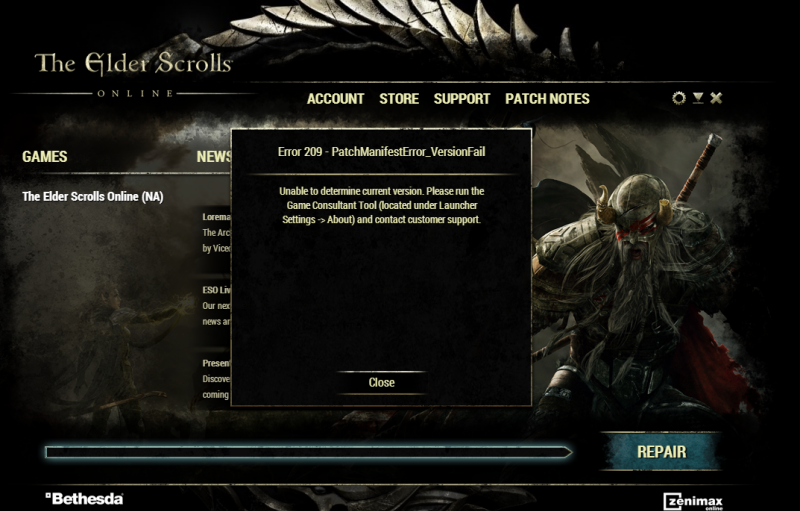
Task: View the PATCH NOTES
Action: point(547,99)
